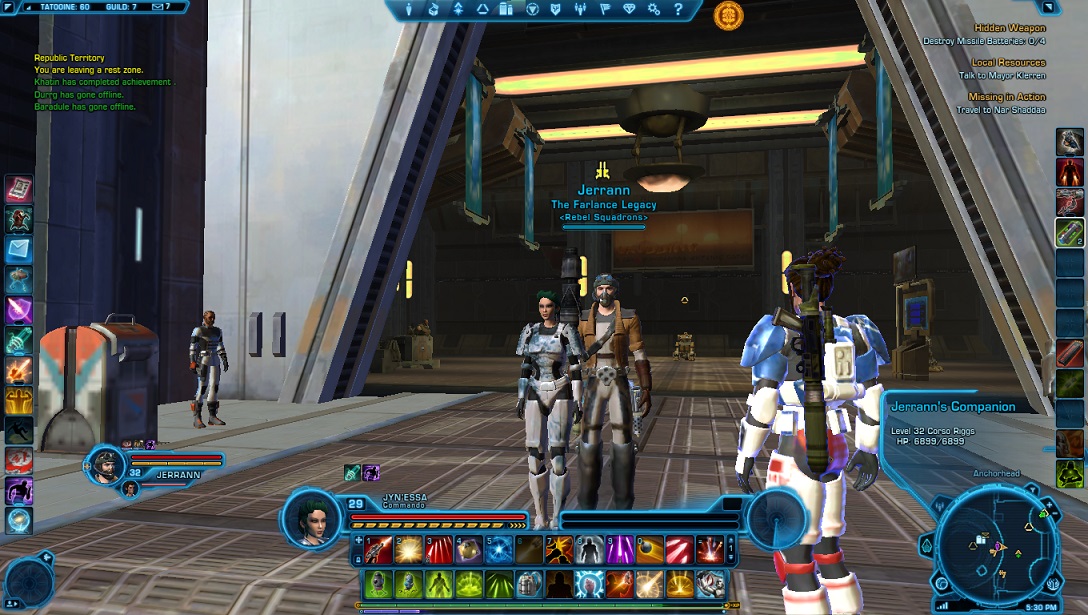Activate the green meditating figure ability

[x=437, y=584]
